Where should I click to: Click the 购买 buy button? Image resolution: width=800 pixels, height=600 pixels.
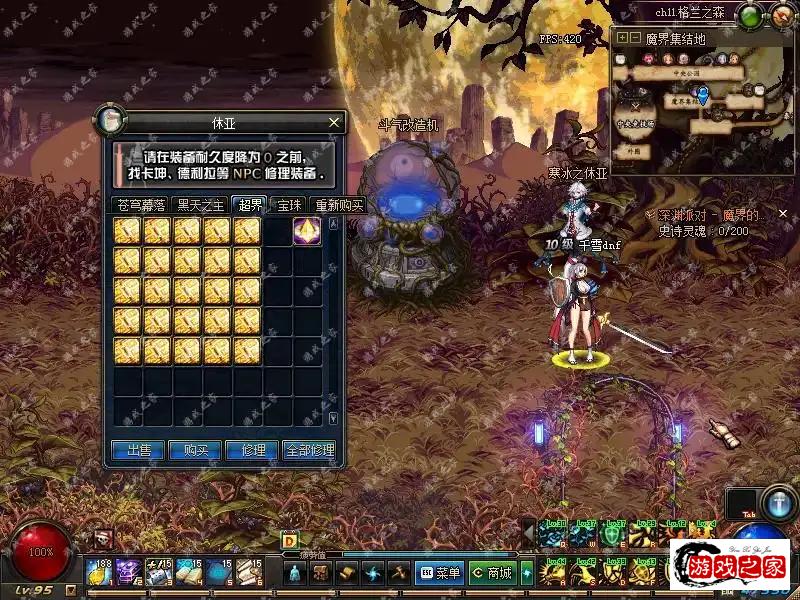pyautogui.click(x=195, y=450)
